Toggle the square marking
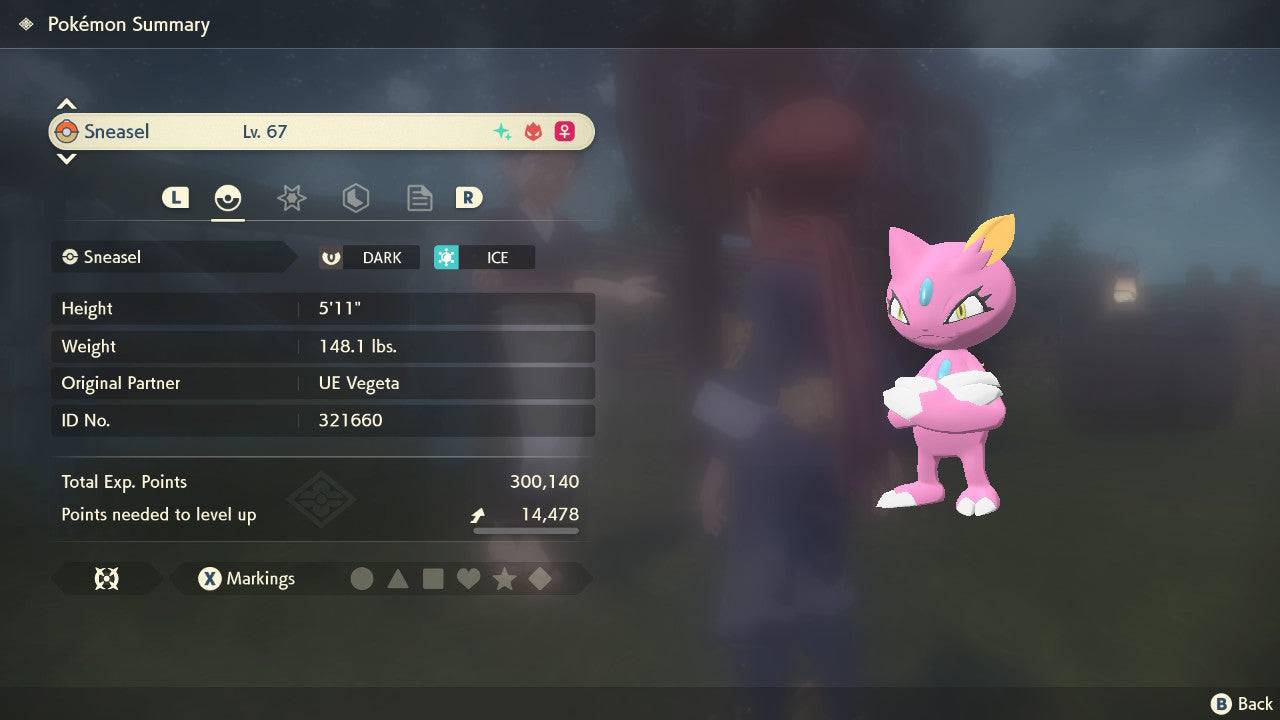Viewport: 1280px width, 720px height. tap(433, 579)
